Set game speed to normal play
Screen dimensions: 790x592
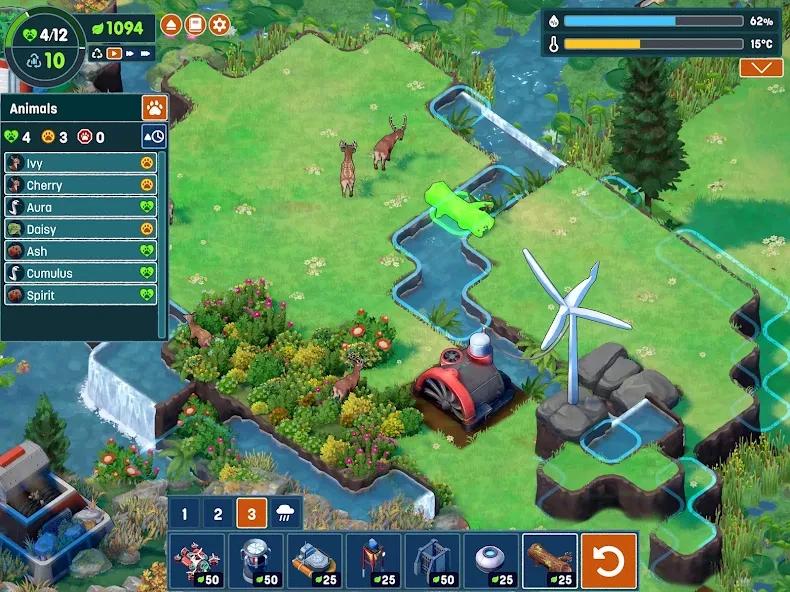pos(115,53)
